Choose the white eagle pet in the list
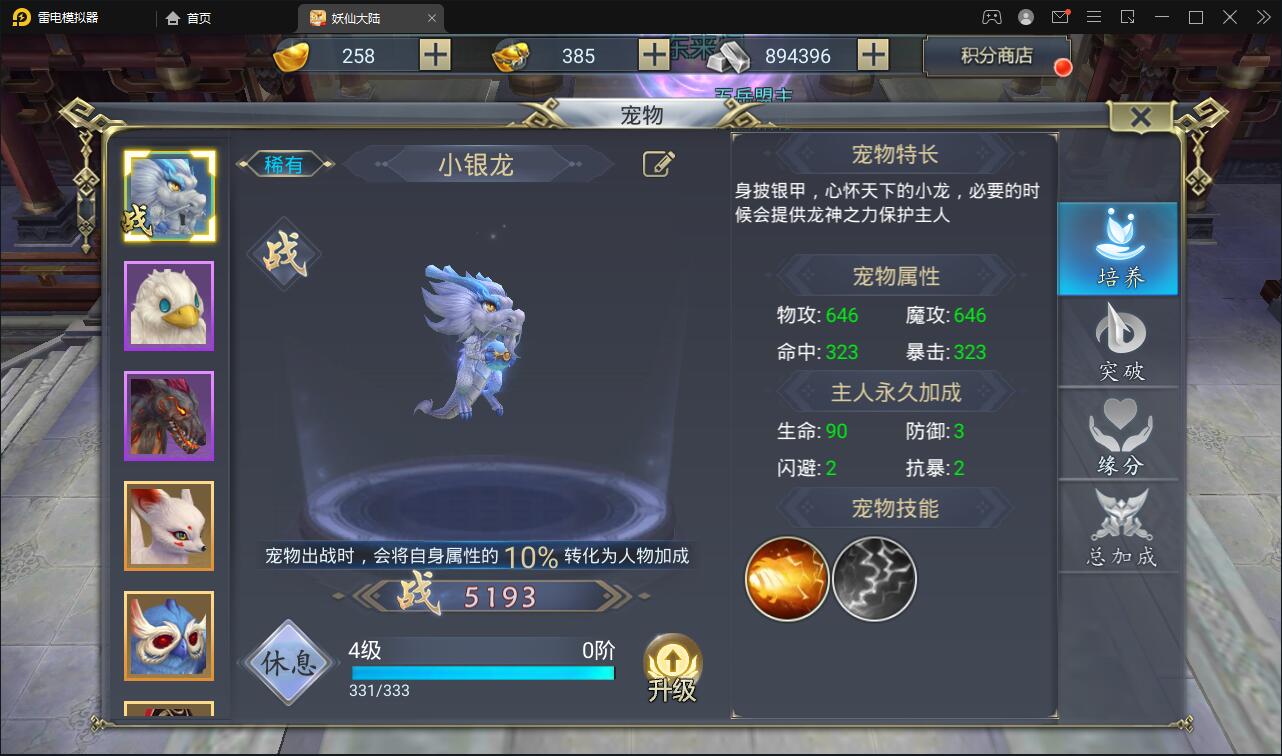Image resolution: width=1282 pixels, height=756 pixels. 168,305
